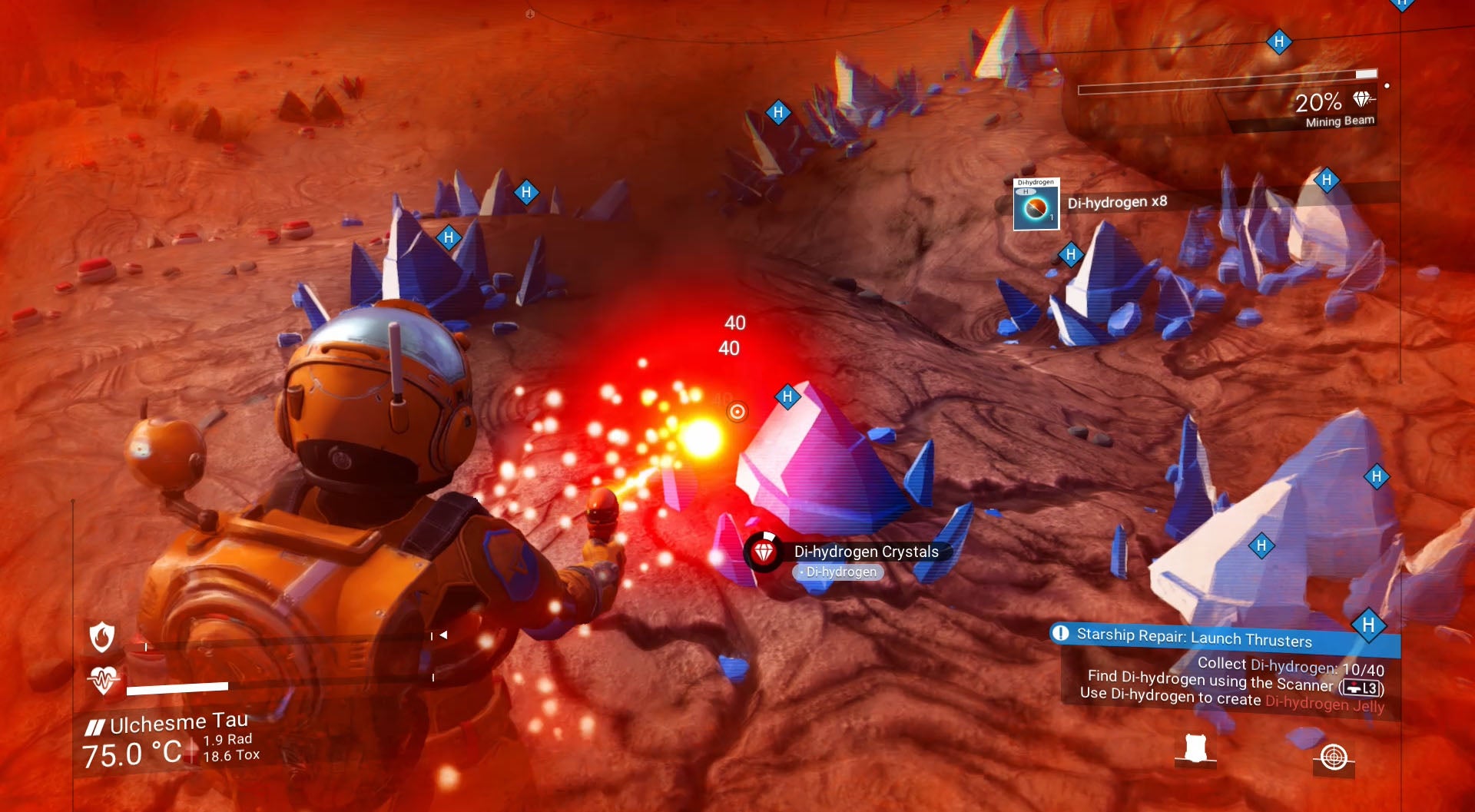Click the H marker near the left crystal cluster
Viewport: 1475px width, 812px height.
[448, 237]
